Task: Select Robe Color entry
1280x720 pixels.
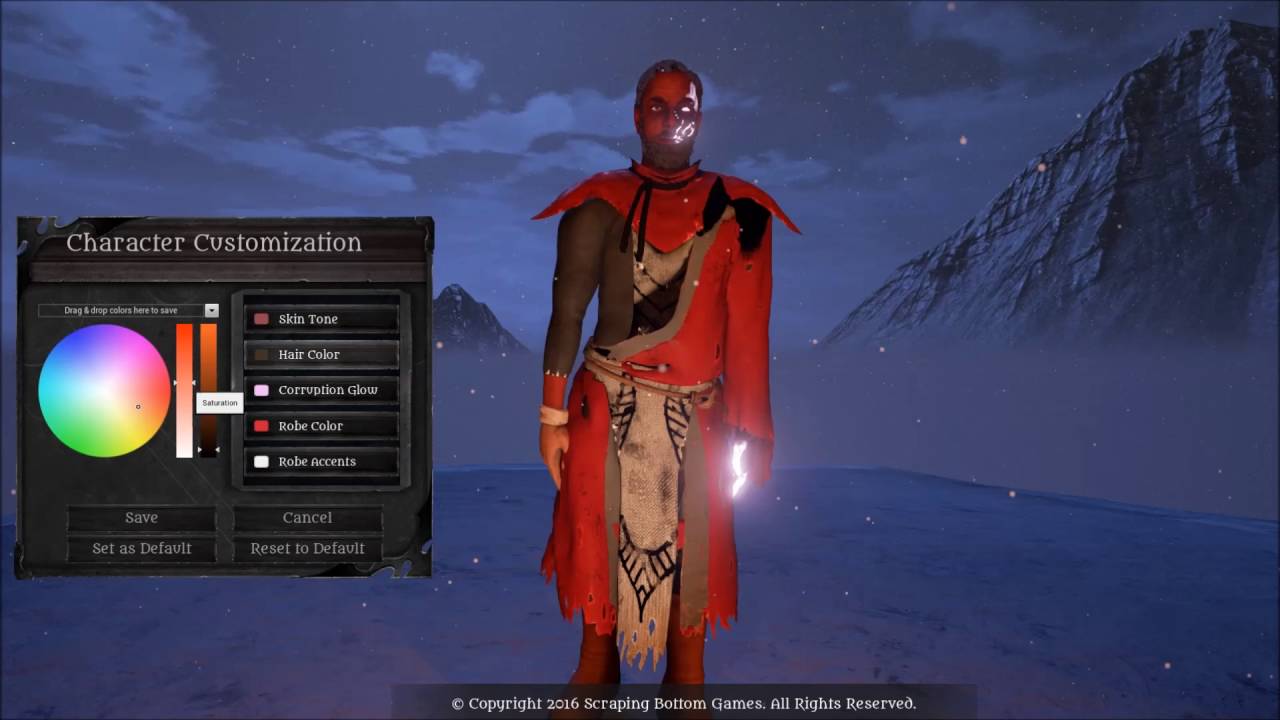Action: (x=321, y=426)
